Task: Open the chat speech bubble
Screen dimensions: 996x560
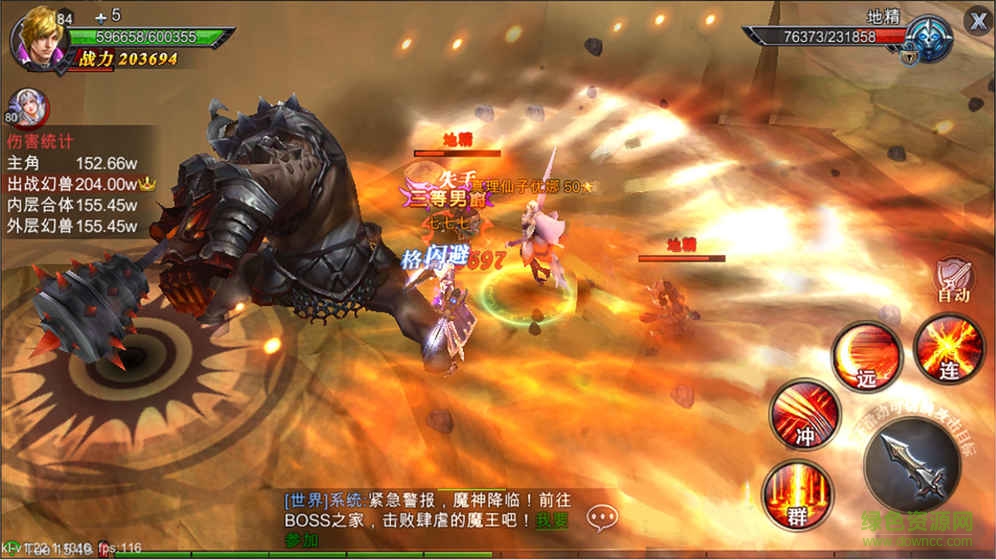Action: tap(602, 517)
